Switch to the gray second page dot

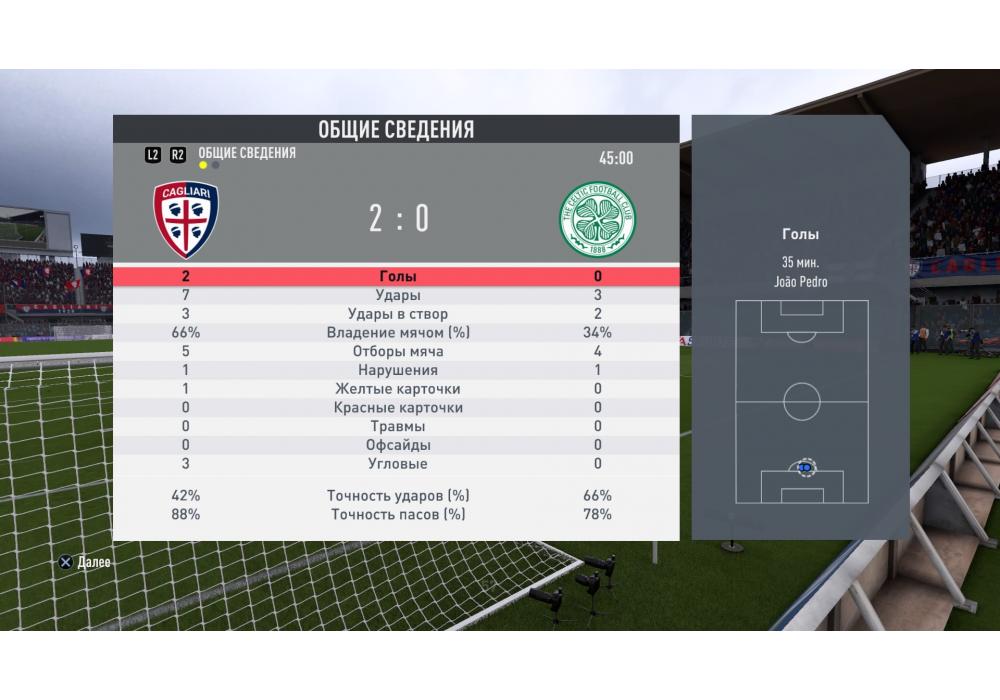click(x=216, y=165)
